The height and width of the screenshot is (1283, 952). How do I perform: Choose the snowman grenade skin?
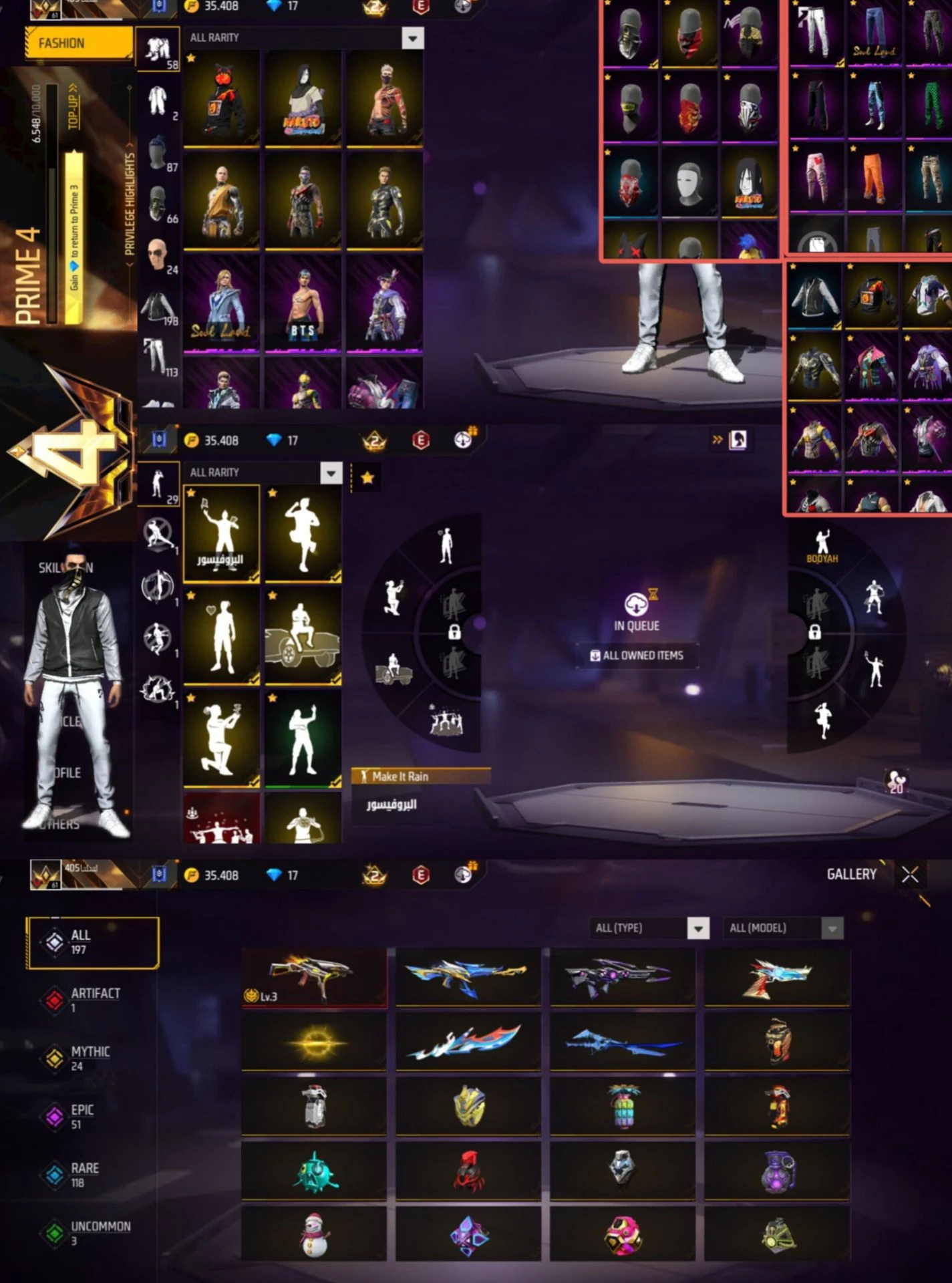(x=314, y=1234)
